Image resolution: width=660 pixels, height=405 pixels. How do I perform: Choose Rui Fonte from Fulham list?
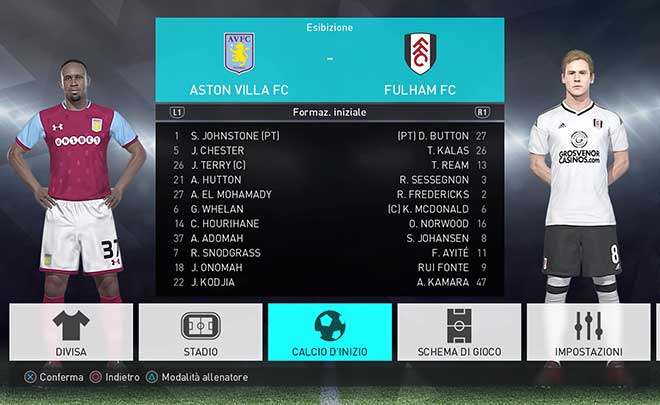pos(442,267)
